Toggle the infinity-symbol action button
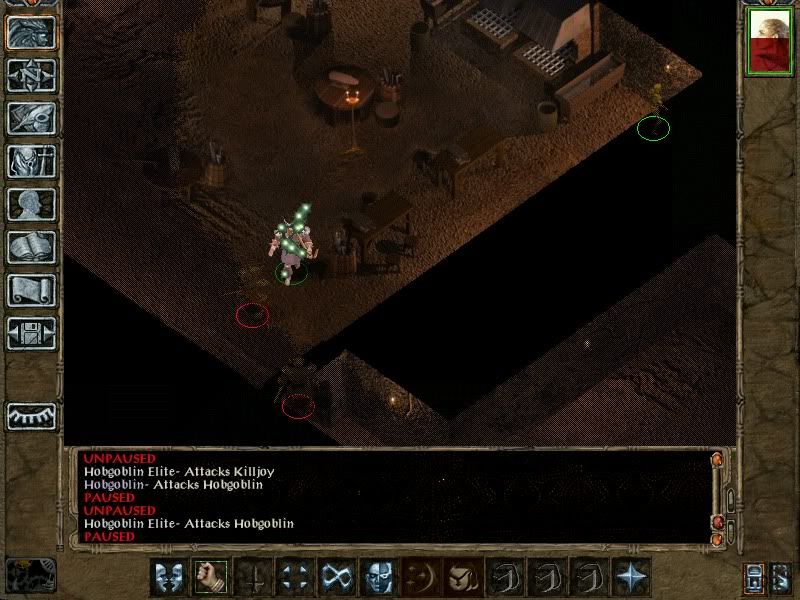The height and width of the screenshot is (600, 800). click(335, 577)
